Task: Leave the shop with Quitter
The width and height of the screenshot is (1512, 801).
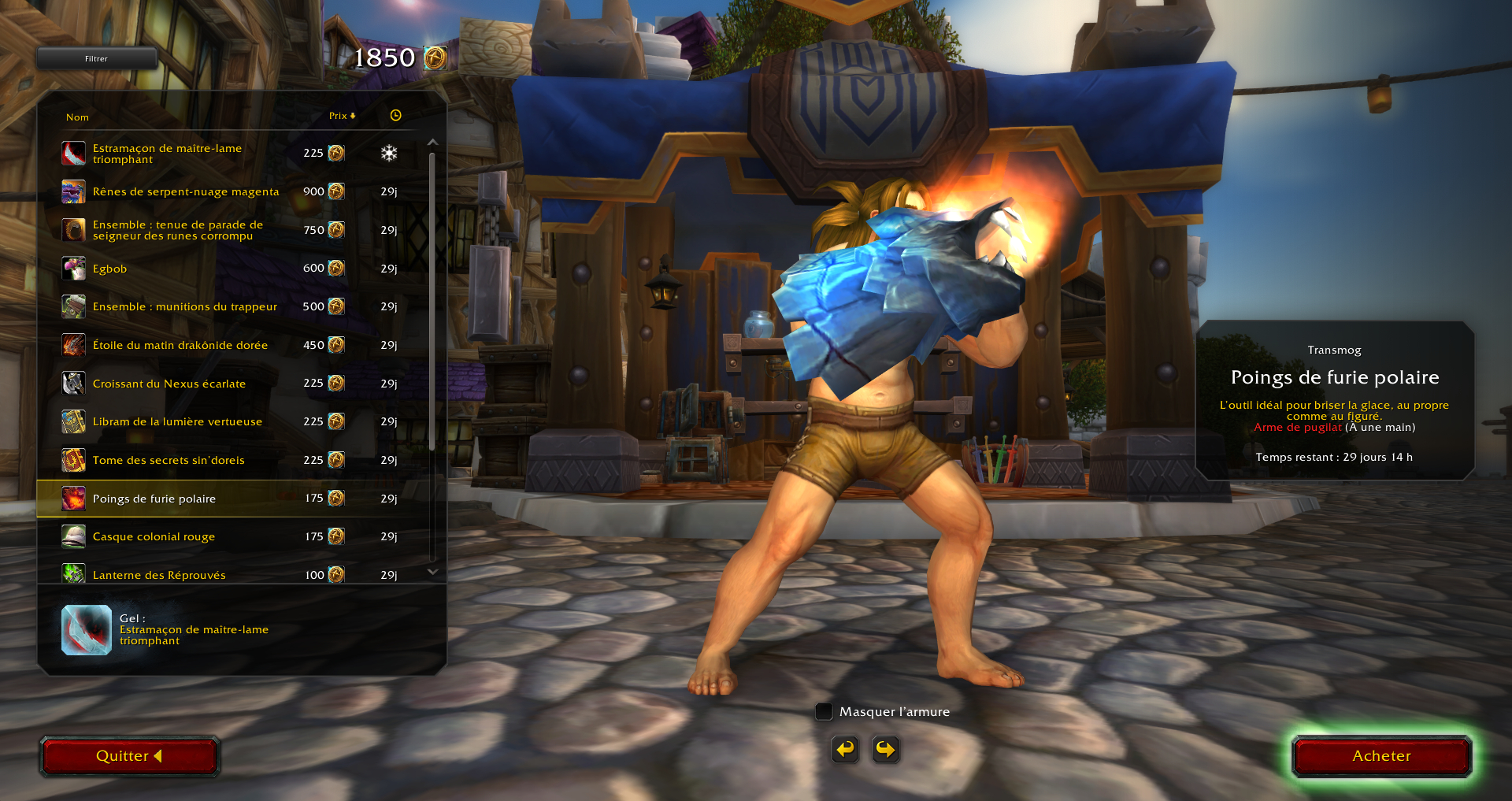Action: pyautogui.click(x=129, y=756)
